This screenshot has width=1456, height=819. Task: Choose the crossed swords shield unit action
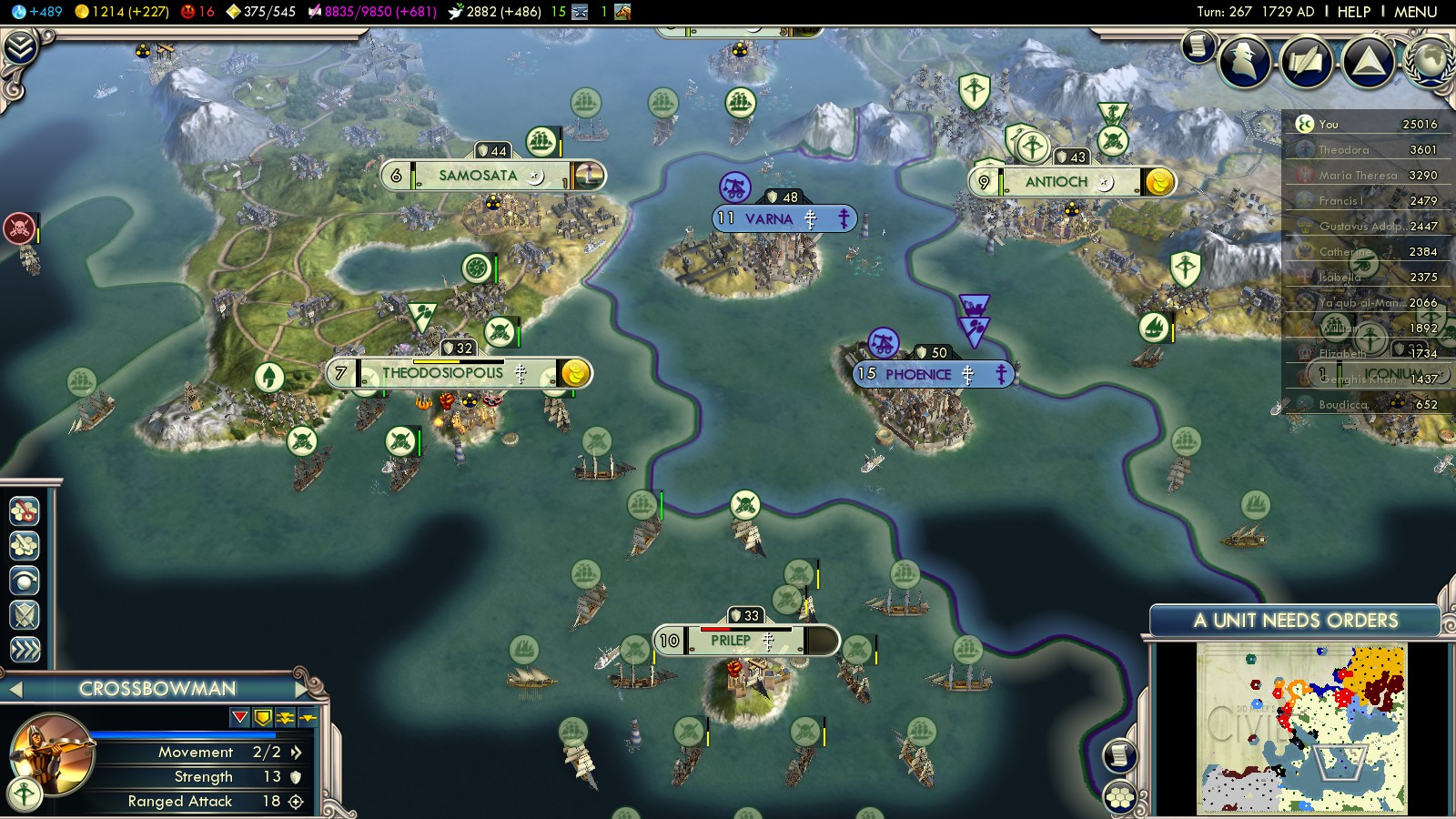coord(25,615)
